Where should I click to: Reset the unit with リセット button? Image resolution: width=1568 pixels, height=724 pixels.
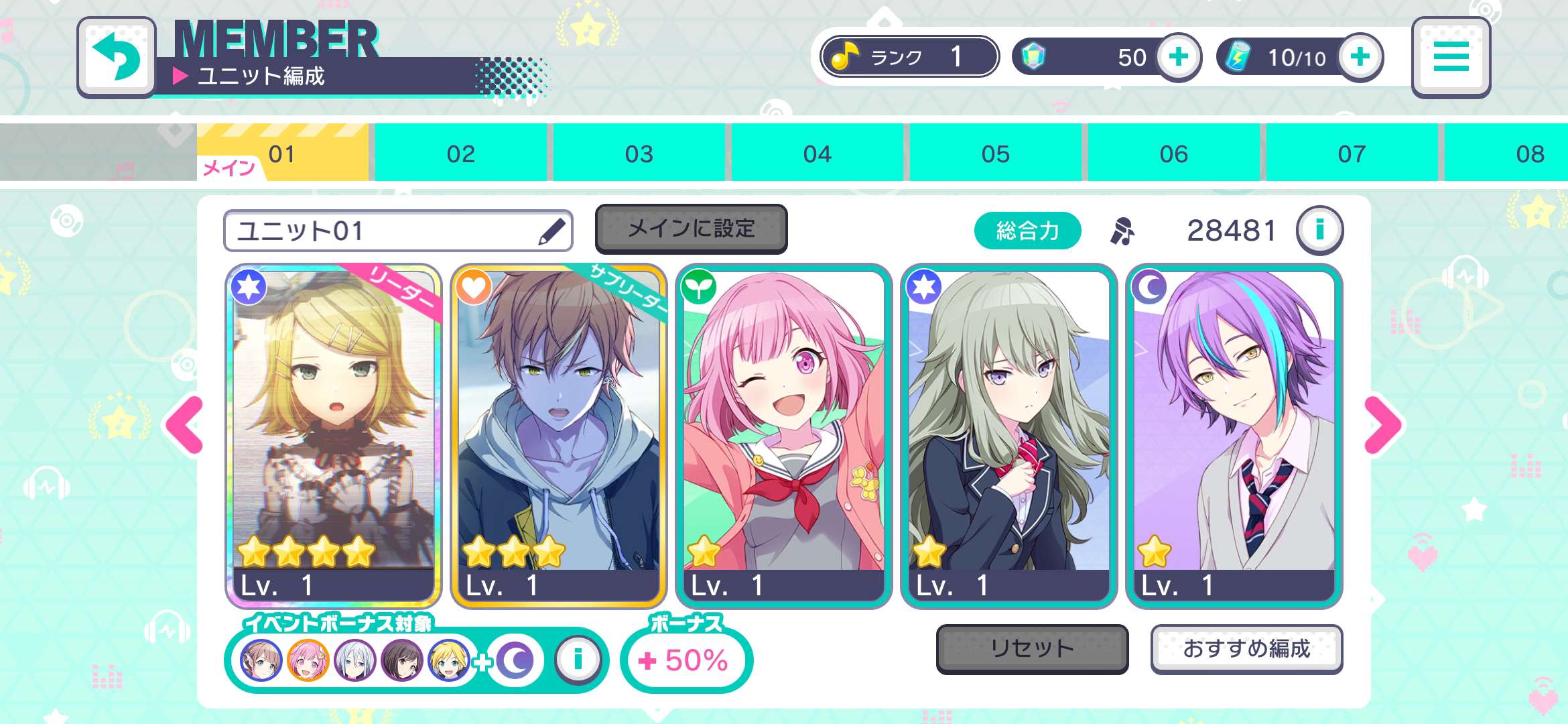[1032, 648]
